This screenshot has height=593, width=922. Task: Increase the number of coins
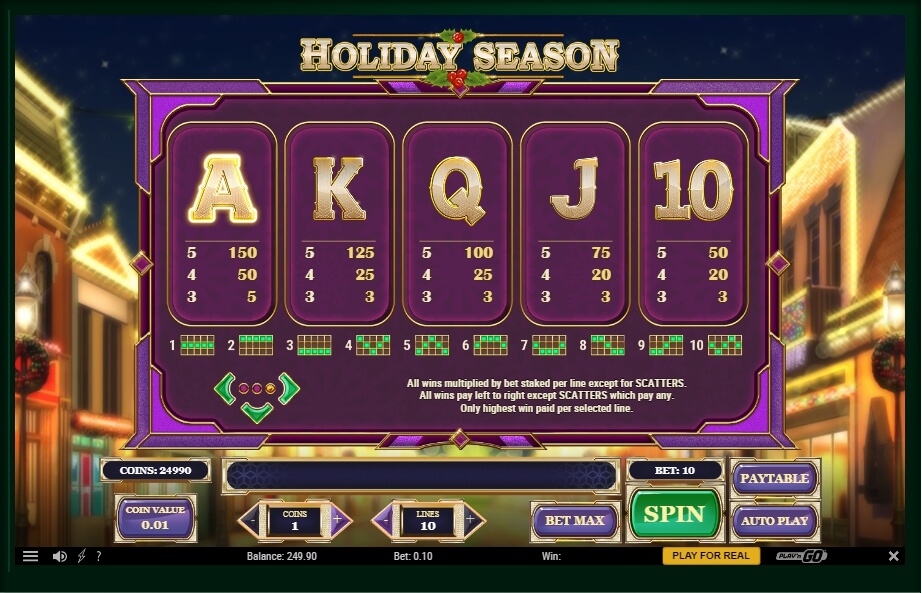337,520
